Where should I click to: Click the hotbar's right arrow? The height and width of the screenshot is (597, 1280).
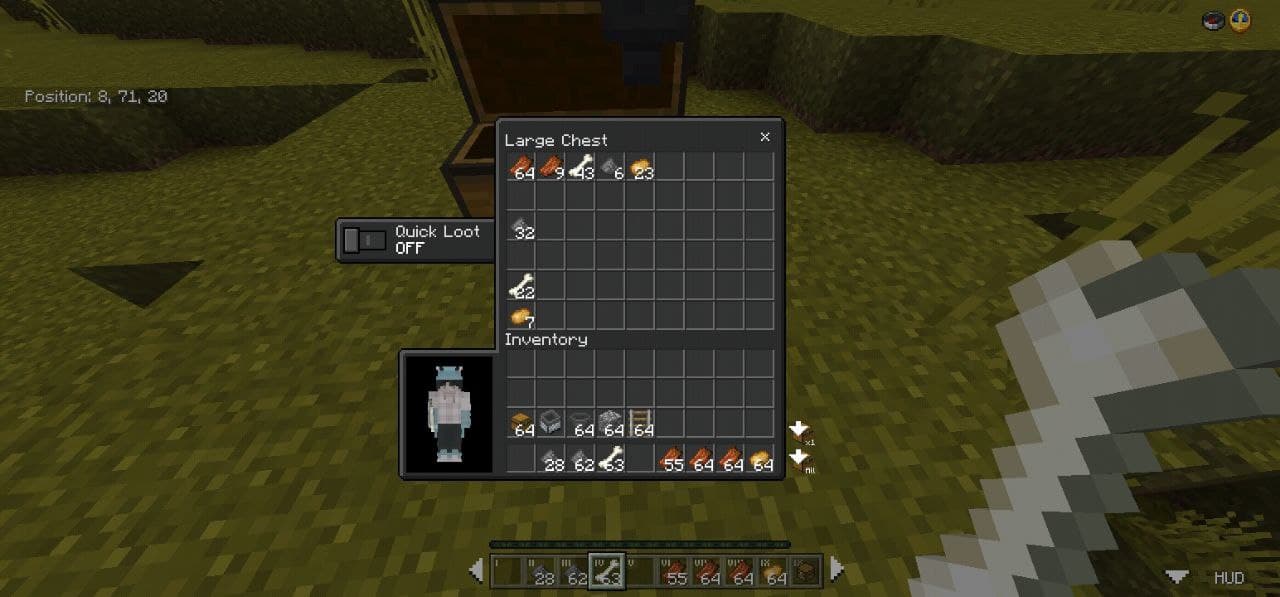[x=836, y=570]
